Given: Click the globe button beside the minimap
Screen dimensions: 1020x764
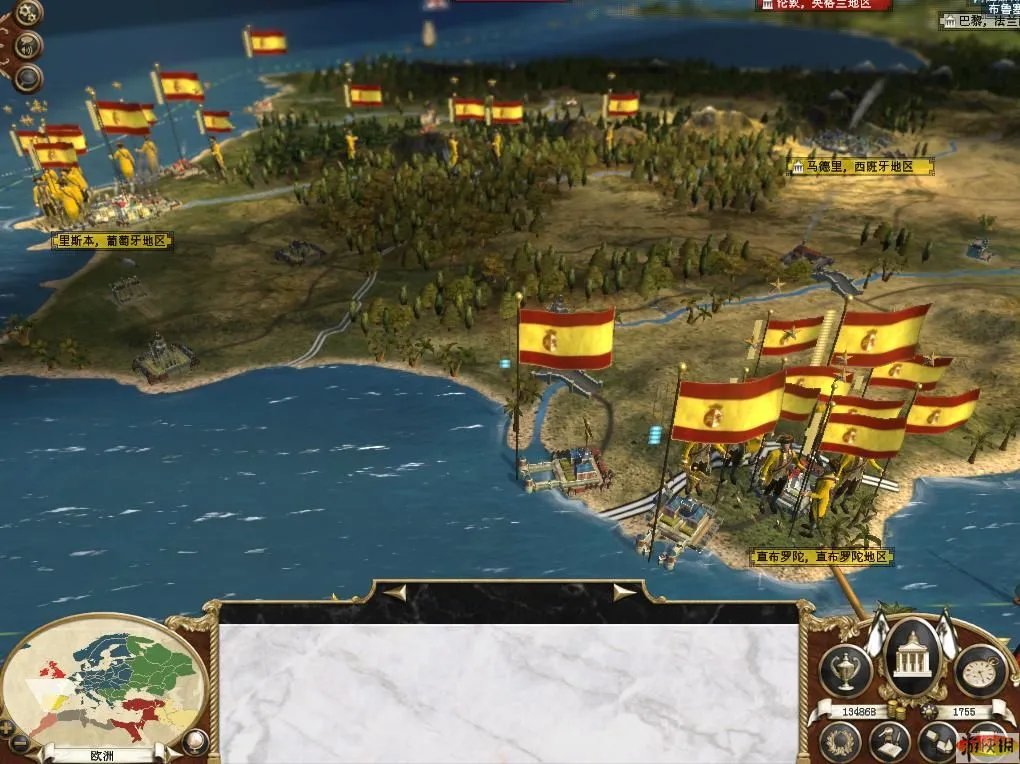Looking at the screenshot, I should 196,741.
